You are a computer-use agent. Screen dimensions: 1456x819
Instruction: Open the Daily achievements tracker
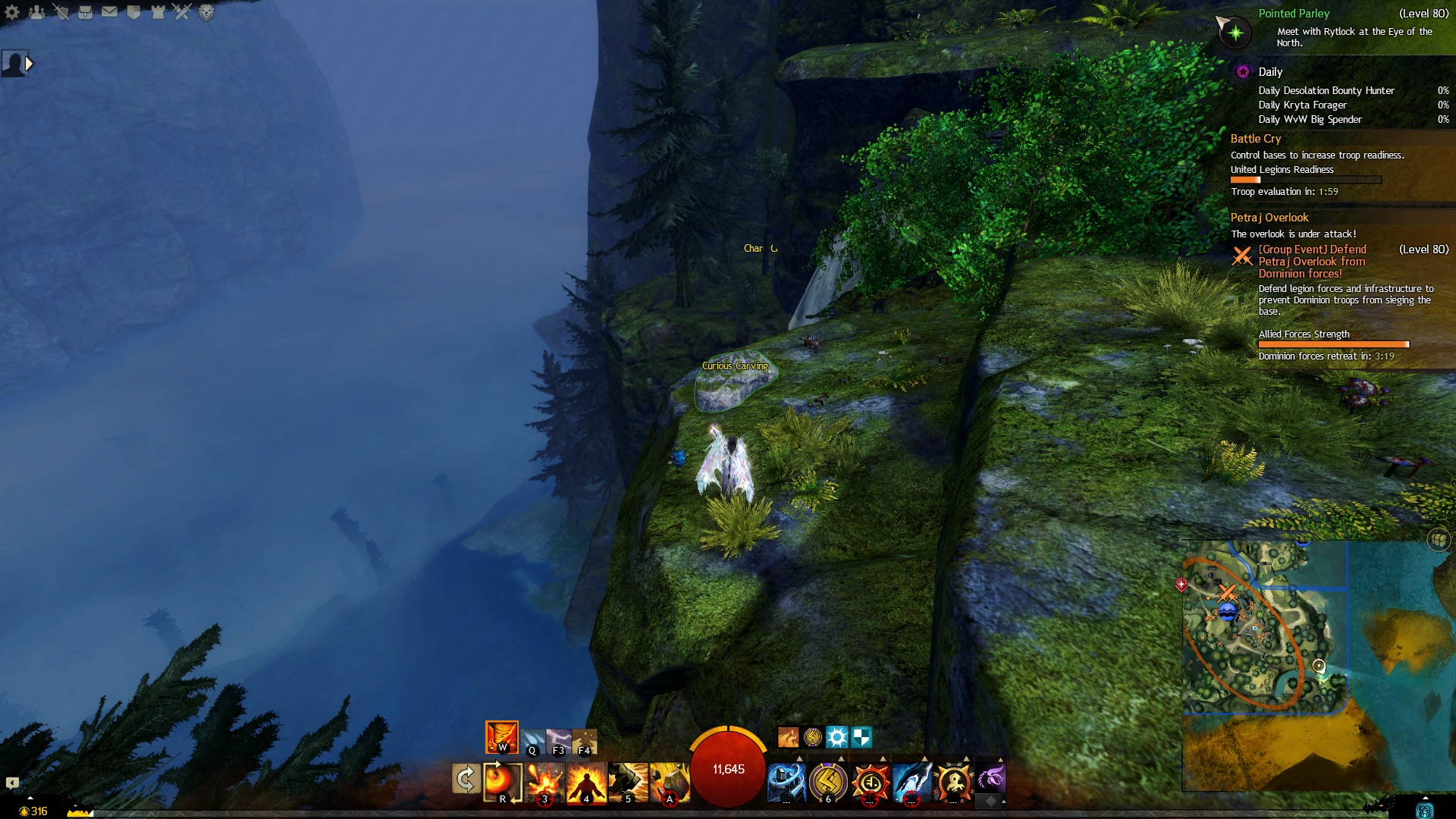(1270, 72)
